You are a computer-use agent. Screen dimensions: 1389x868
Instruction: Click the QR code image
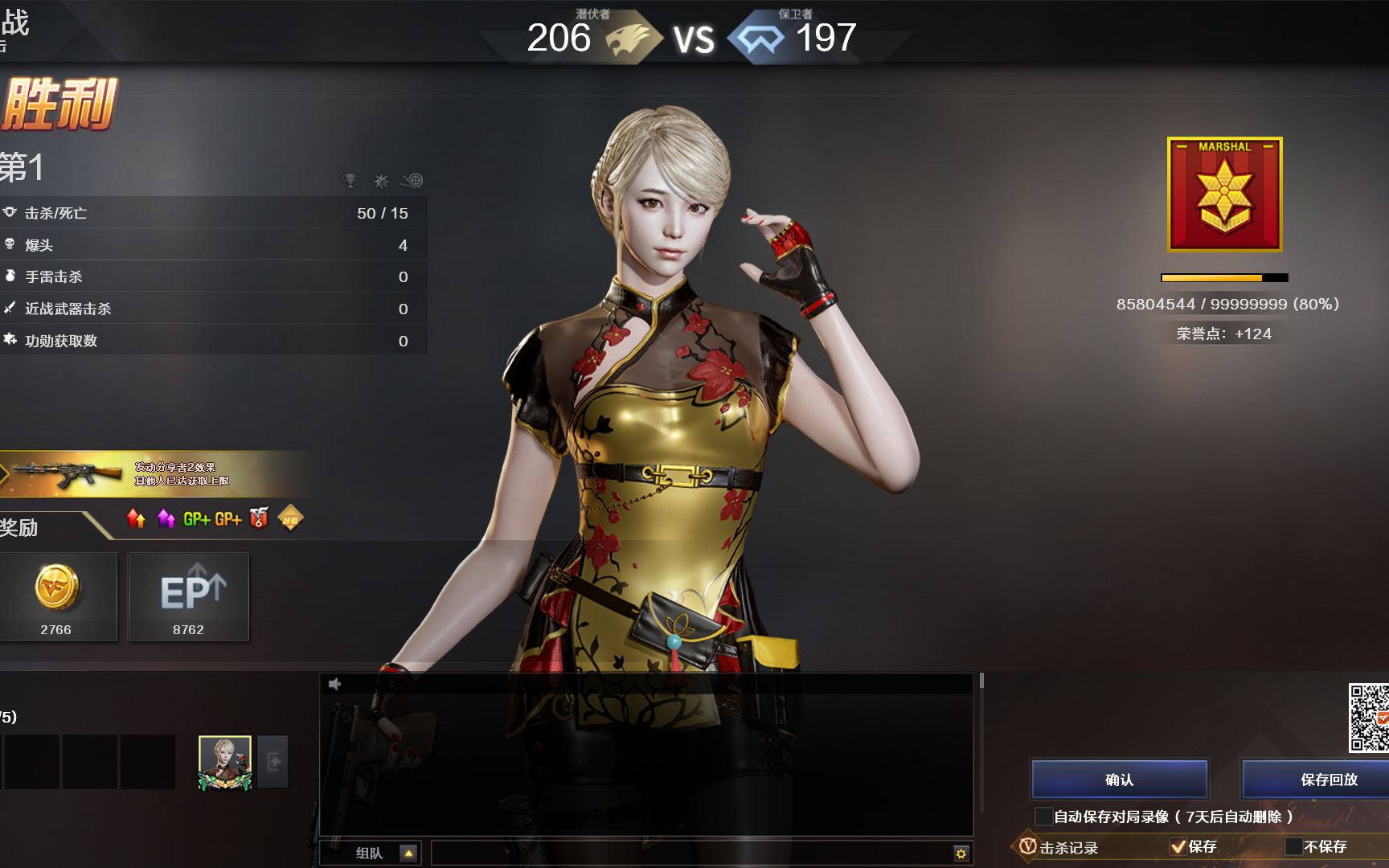(1368, 717)
